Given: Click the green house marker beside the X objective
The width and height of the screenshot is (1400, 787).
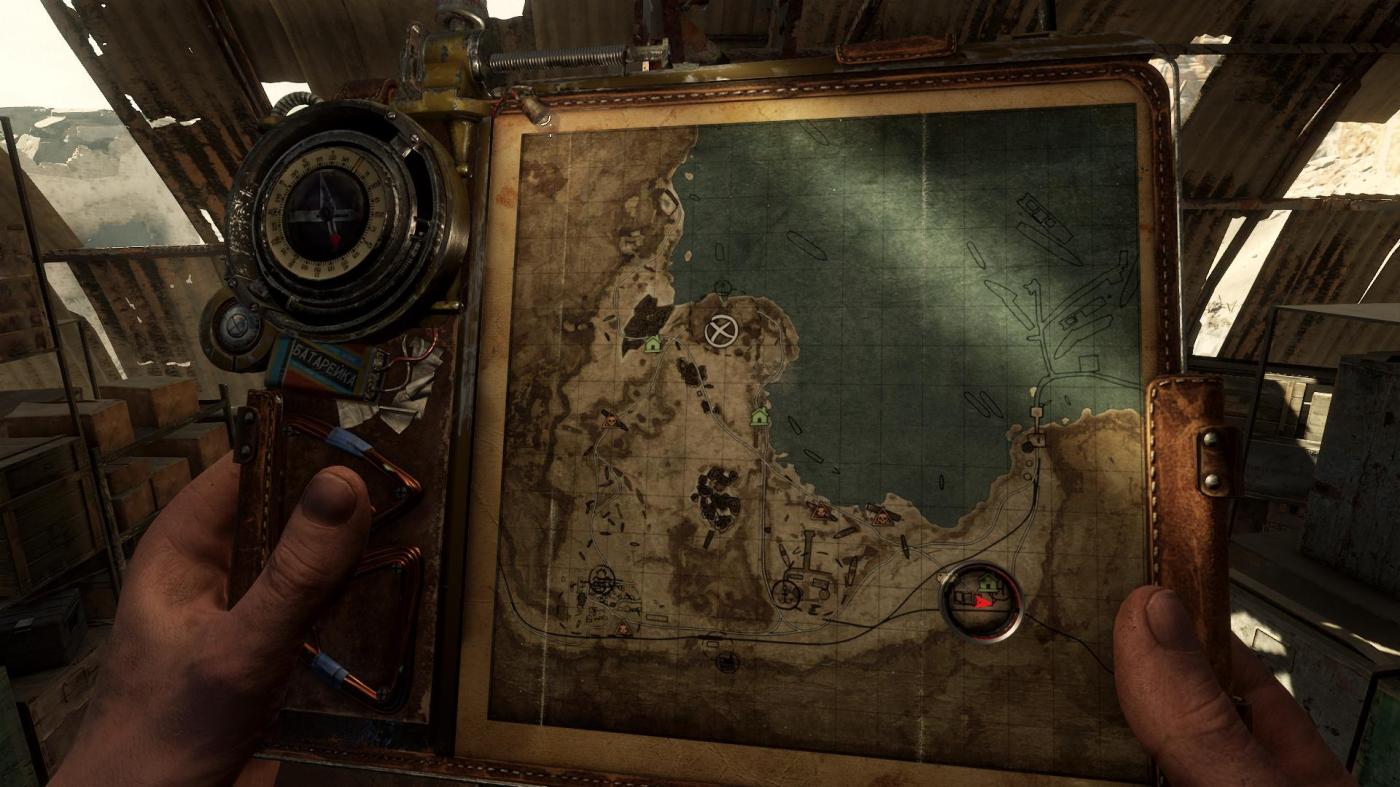Looking at the screenshot, I should (x=654, y=344).
